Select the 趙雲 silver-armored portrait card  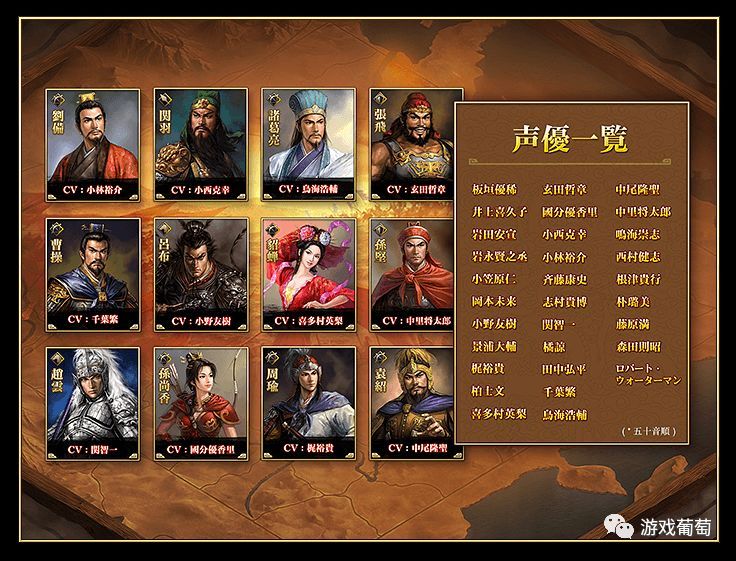click(x=93, y=403)
